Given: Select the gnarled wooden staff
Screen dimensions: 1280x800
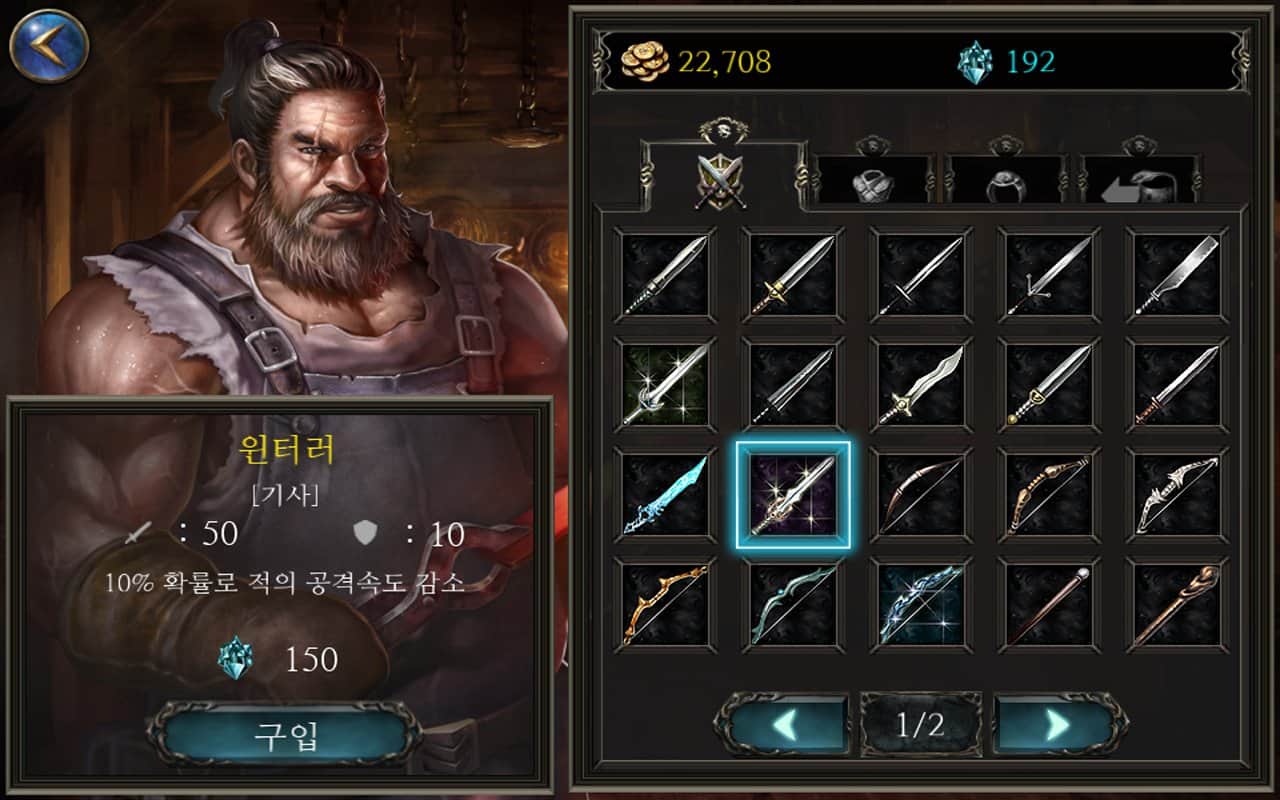Looking at the screenshot, I should coord(1177,605).
